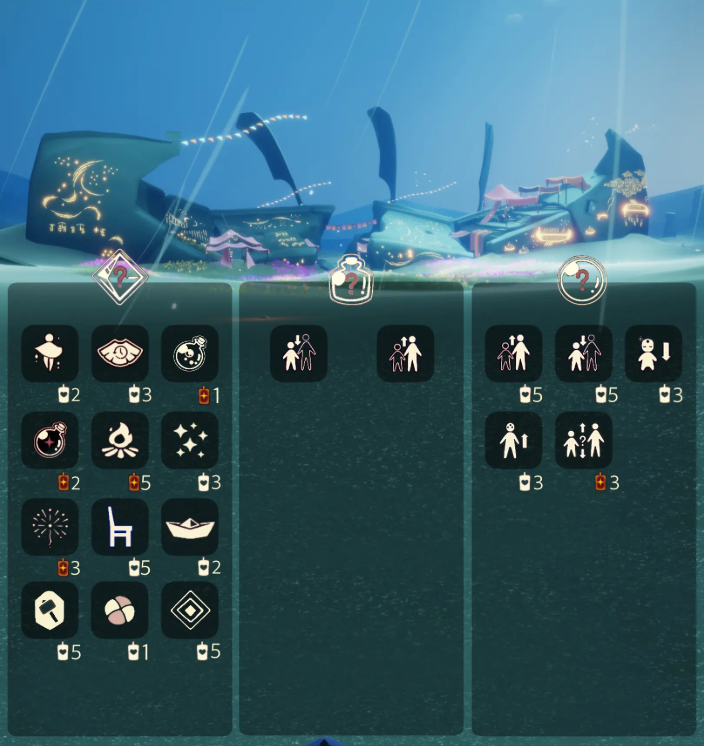Select the mushroom spirit spell icon
This screenshot has height=746, width=704.
coord(50,353)
